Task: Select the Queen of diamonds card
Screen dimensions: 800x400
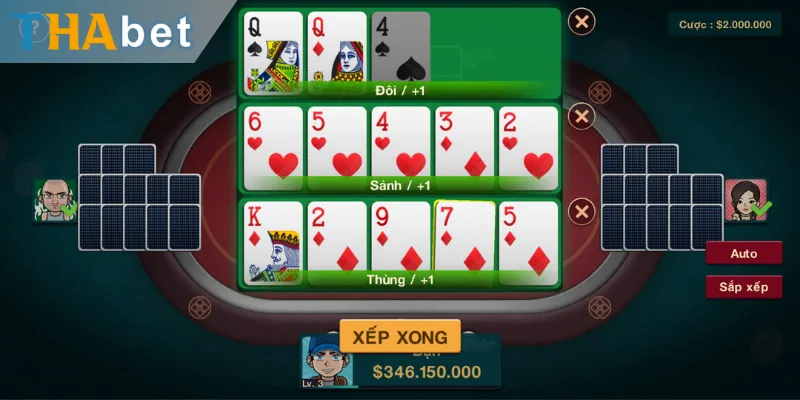Action: click(x=336, y=48)
